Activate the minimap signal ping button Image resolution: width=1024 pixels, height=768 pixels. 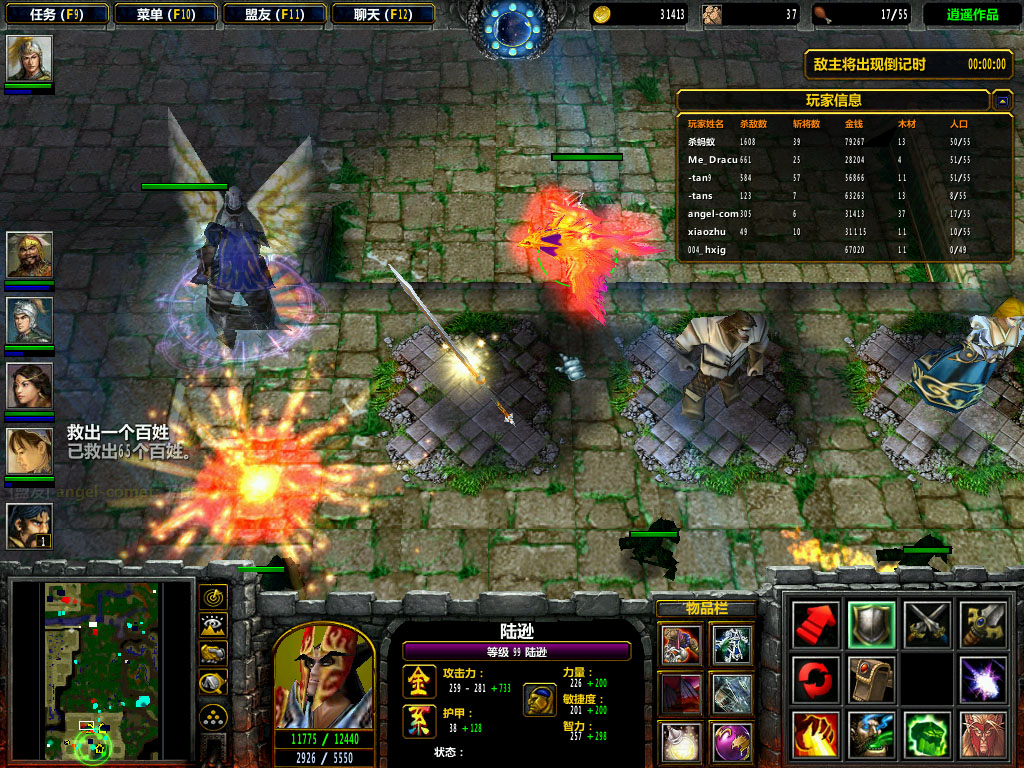tap(213, 597)
